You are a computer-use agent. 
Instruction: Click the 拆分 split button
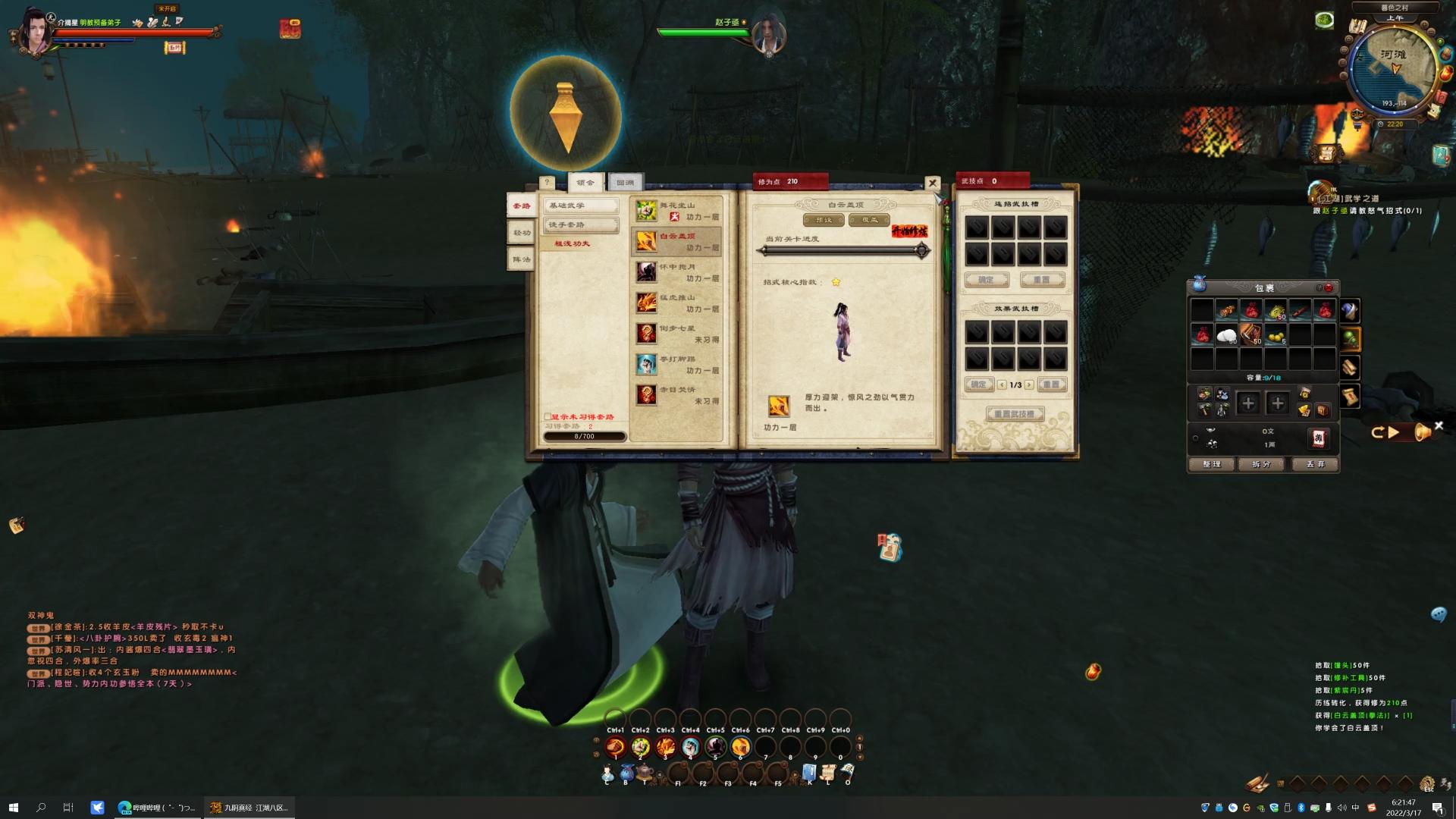coord(1261,464)
